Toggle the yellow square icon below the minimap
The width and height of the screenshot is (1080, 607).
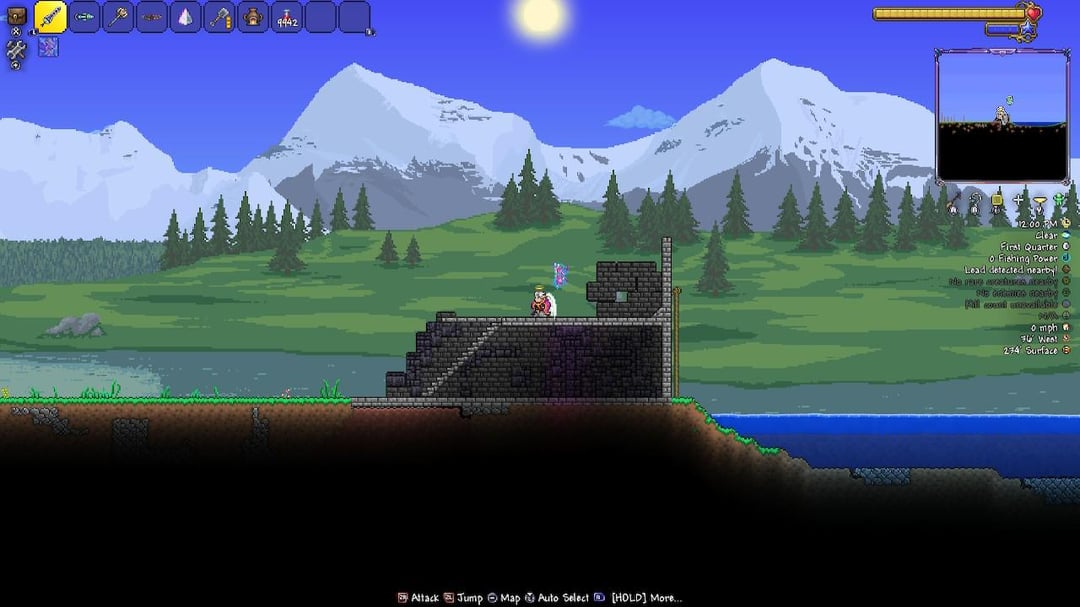coord(996,200)
